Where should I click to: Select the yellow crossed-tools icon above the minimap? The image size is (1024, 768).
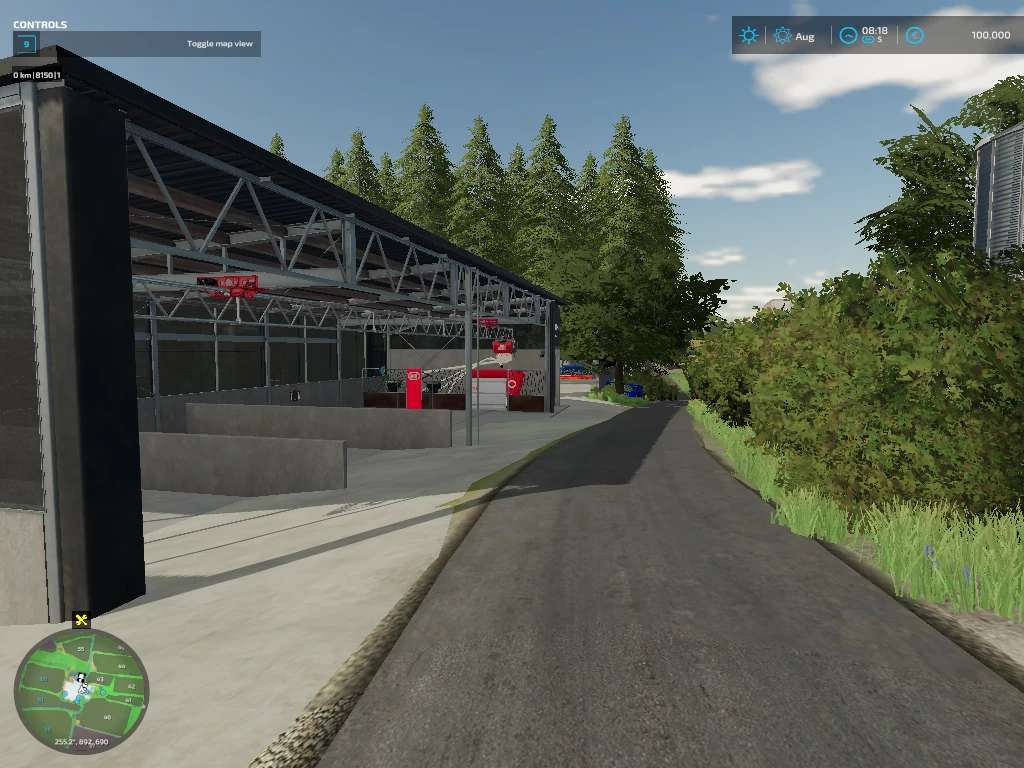[81, 620]
